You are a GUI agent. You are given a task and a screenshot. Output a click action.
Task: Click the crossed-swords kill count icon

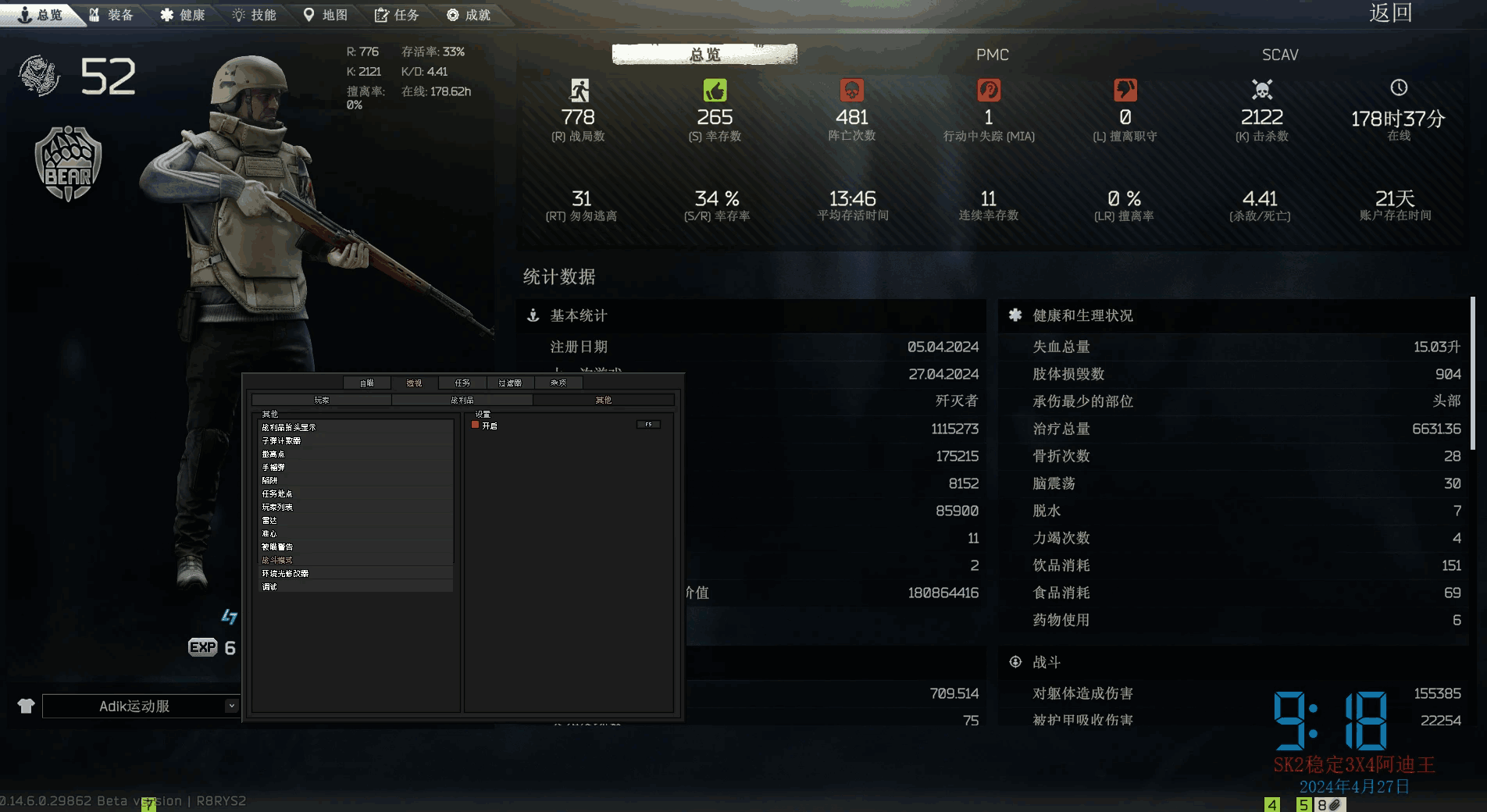1261,91
